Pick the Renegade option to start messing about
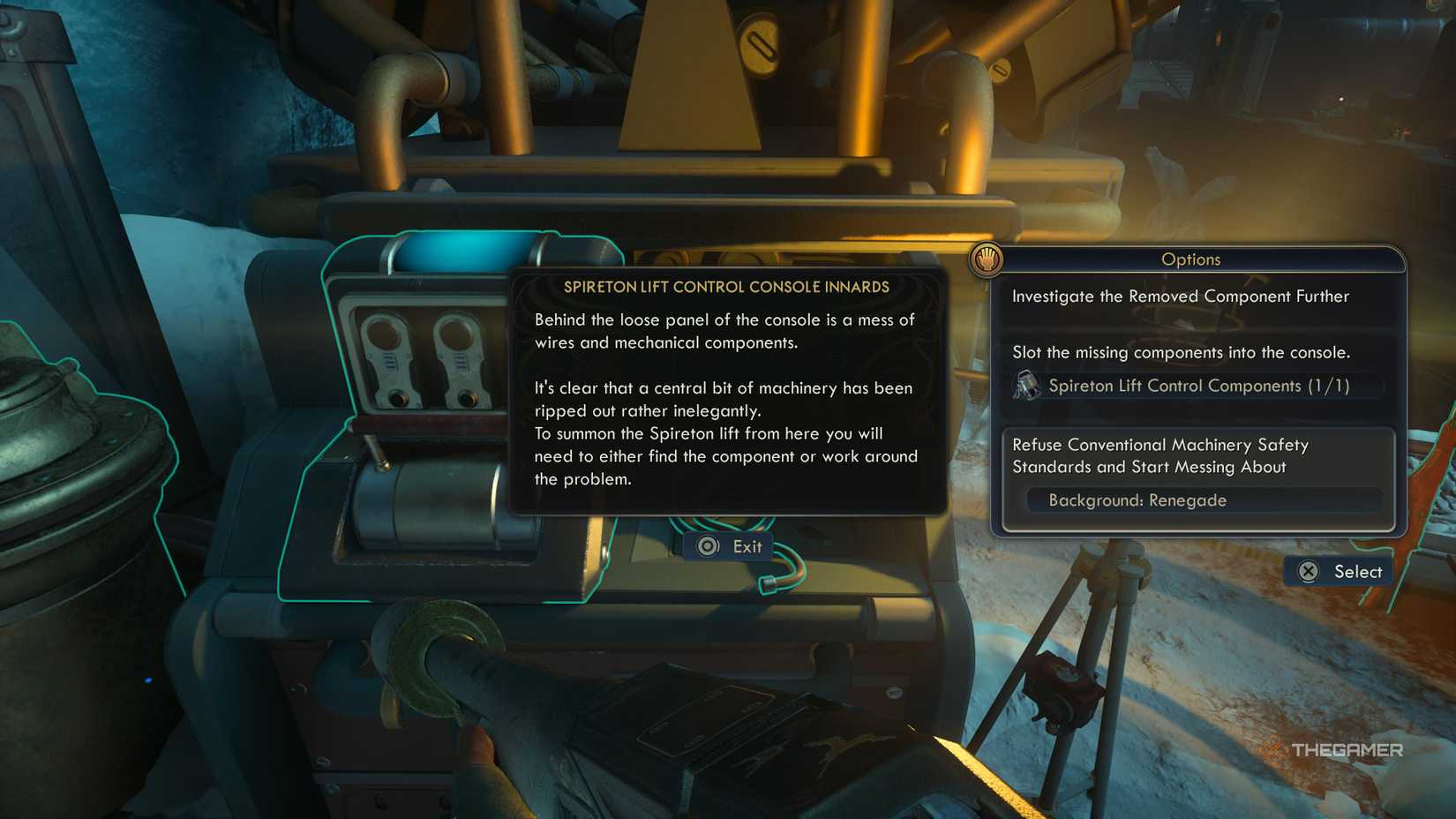This screenshot has width=1456, height=819. tap(1160, 456)
